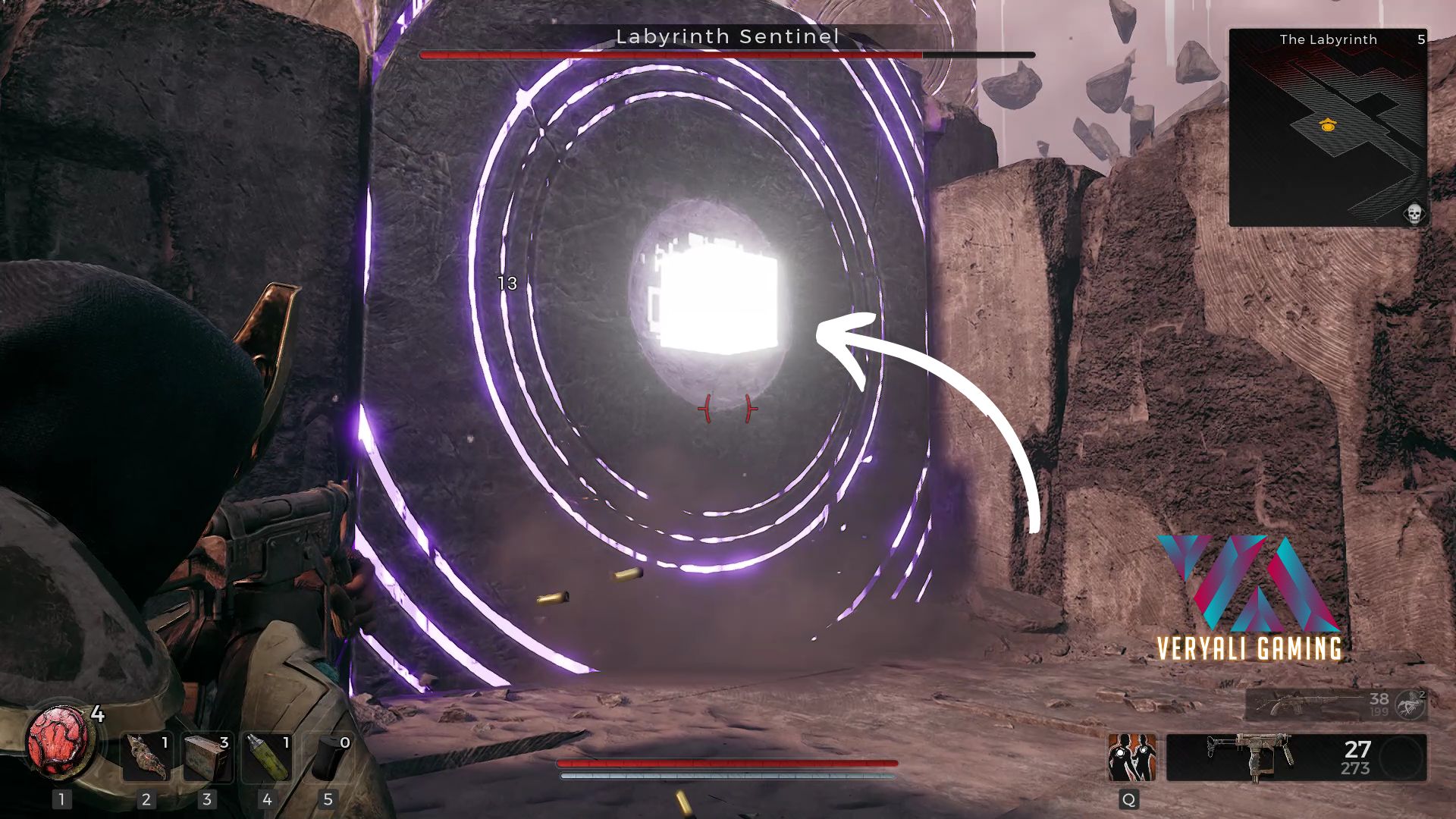Select the empty black canister slot

pyautogui.click(x=328, y=756)
